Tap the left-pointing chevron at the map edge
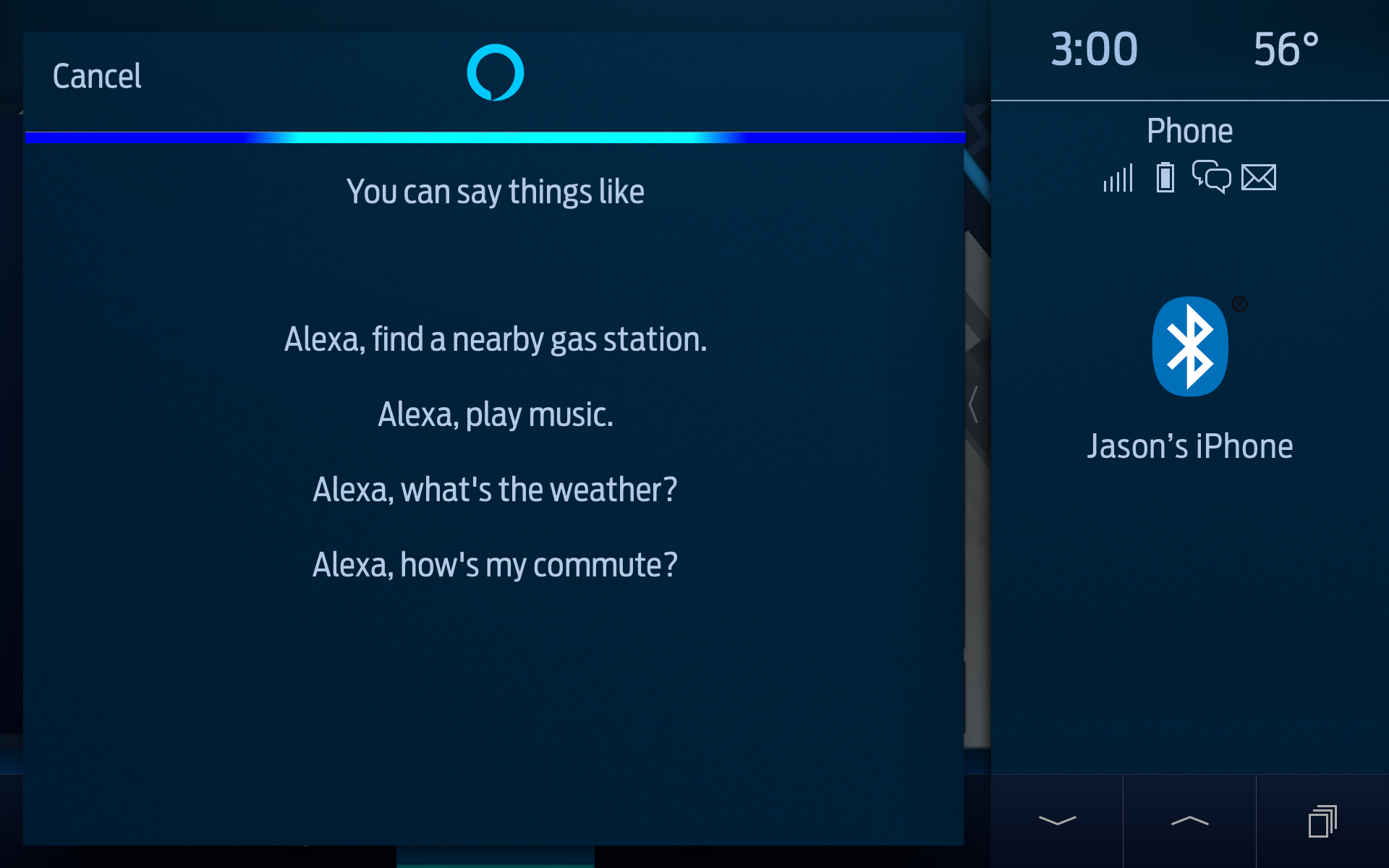Image resolution: width=1389 pixels, height=868 pixels. tap(973, 405)
